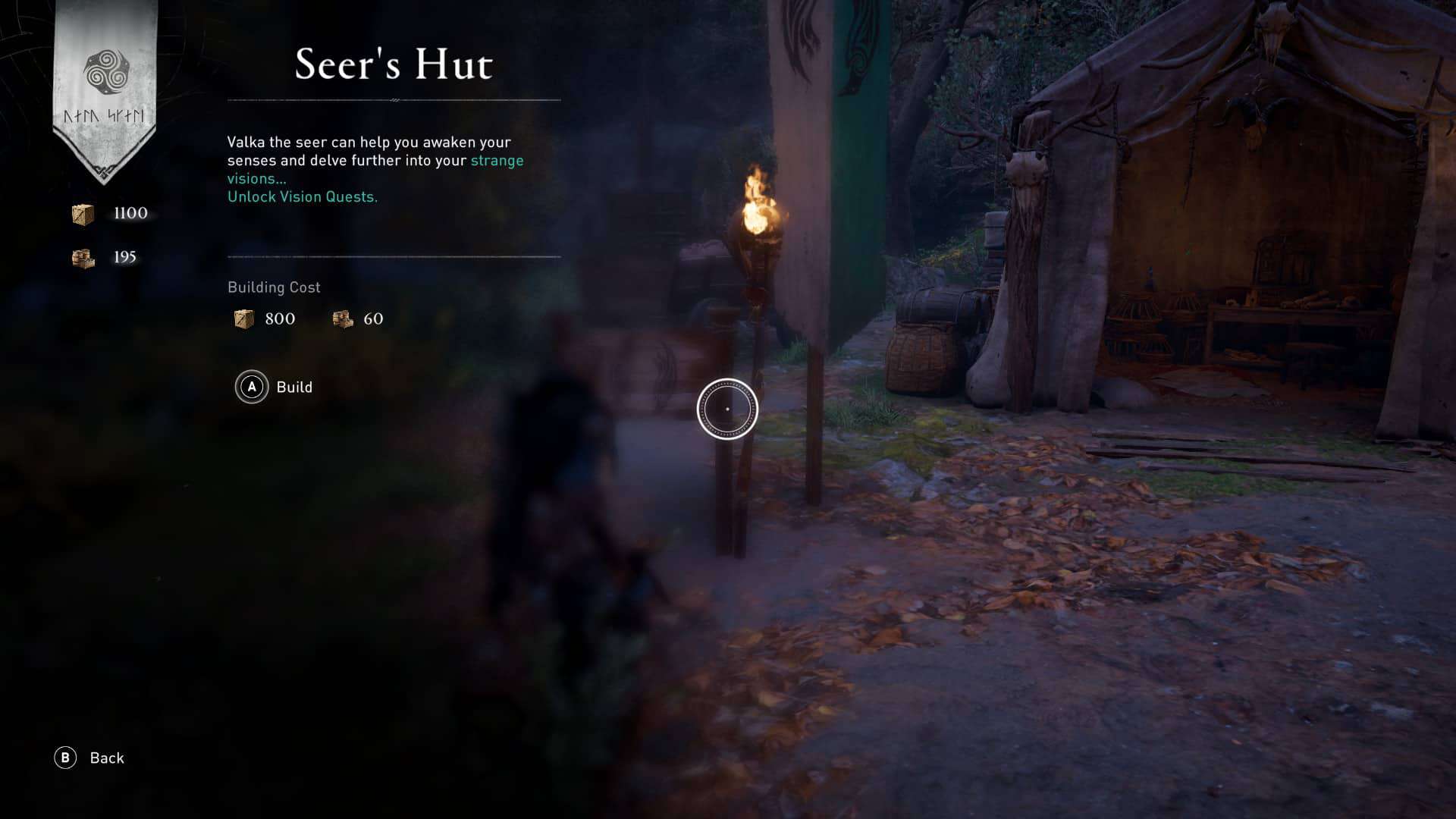Toggle the Build action with the A prompt
The image size is (1456, 819).
click(x=250, y=388)
